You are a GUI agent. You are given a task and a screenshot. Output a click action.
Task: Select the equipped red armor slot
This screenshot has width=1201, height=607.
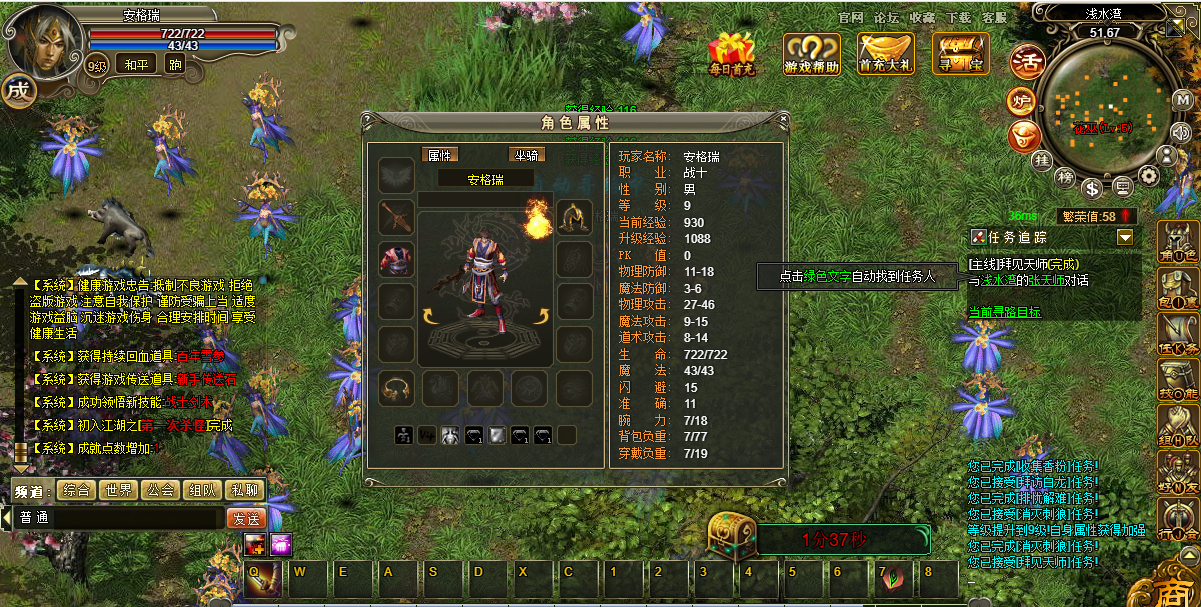(396, 258)
